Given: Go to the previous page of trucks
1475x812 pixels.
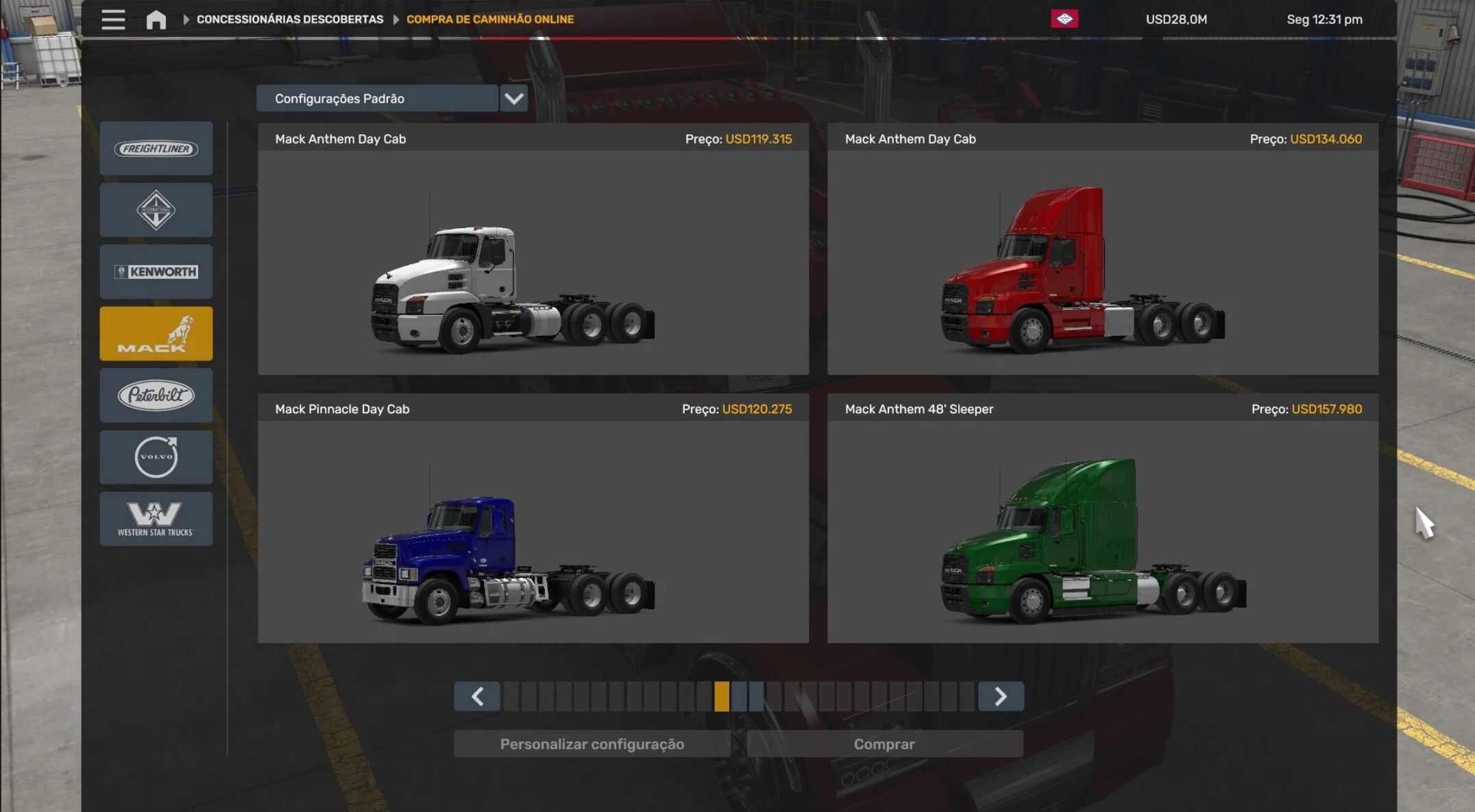Looking at the screenshot, I should (477, 696).
